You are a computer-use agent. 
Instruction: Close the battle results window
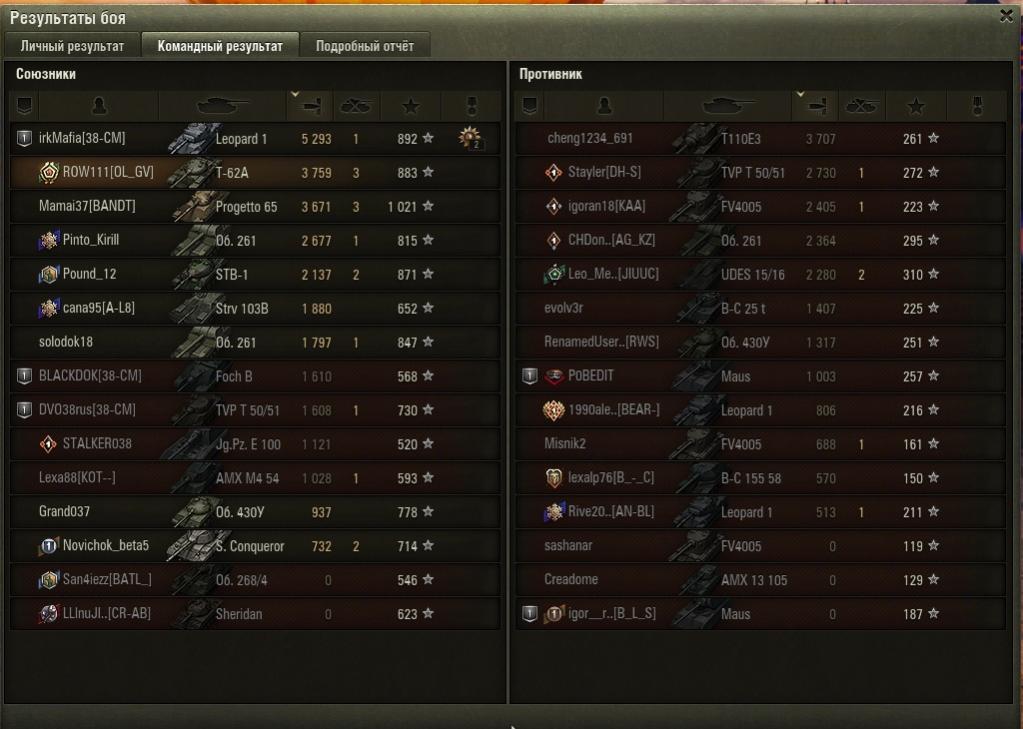click(1006, 16)
